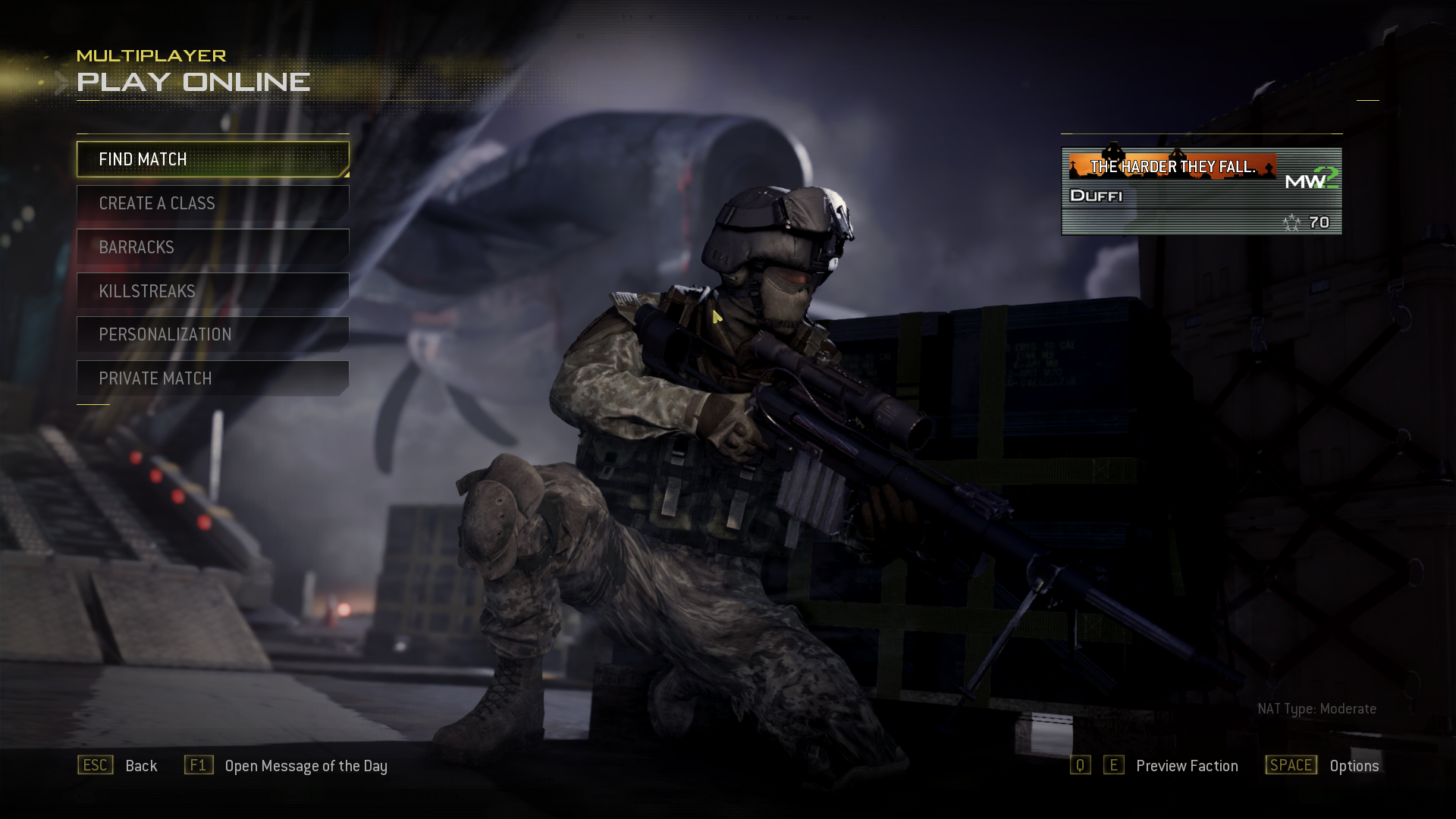Click the Back label
The image size is (1456, 819).
pos(141,766)
